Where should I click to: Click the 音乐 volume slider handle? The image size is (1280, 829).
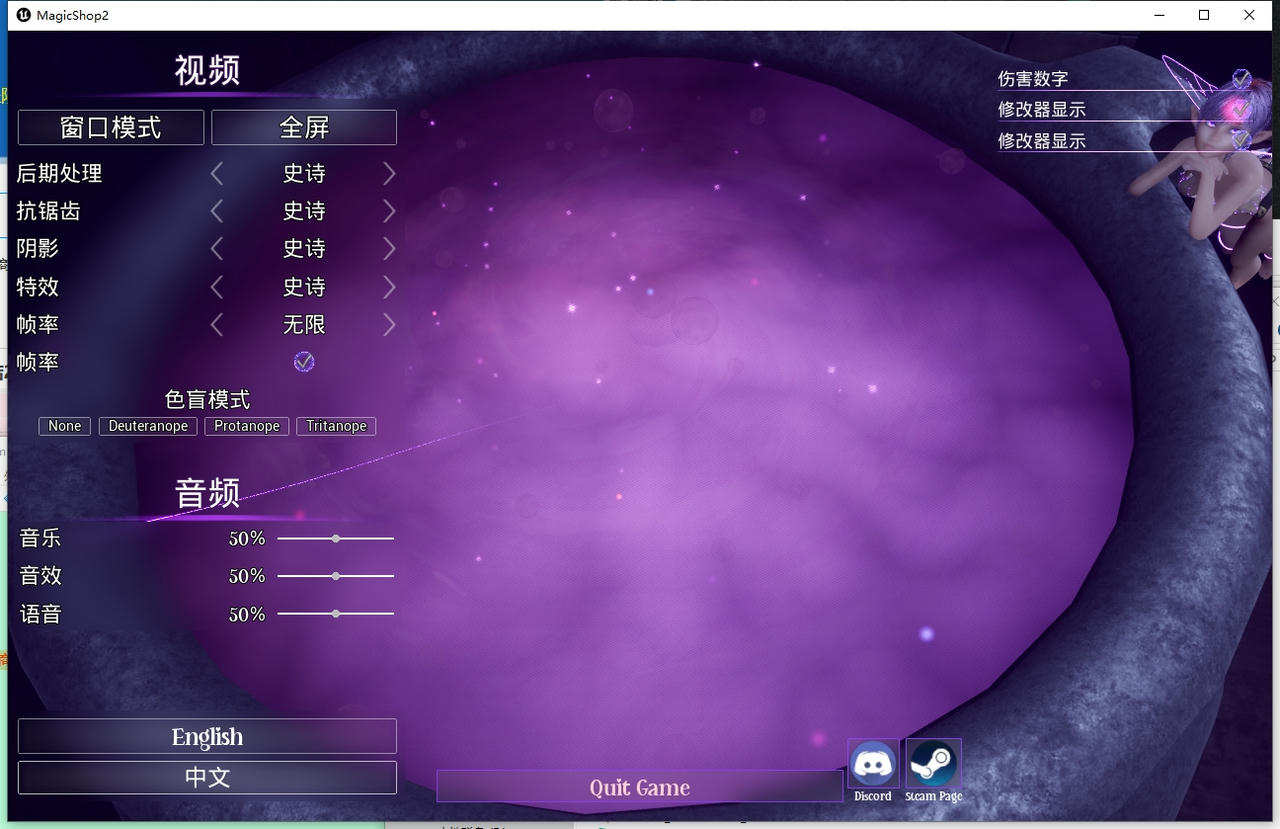pyautogui.click(x=335, y=538)
